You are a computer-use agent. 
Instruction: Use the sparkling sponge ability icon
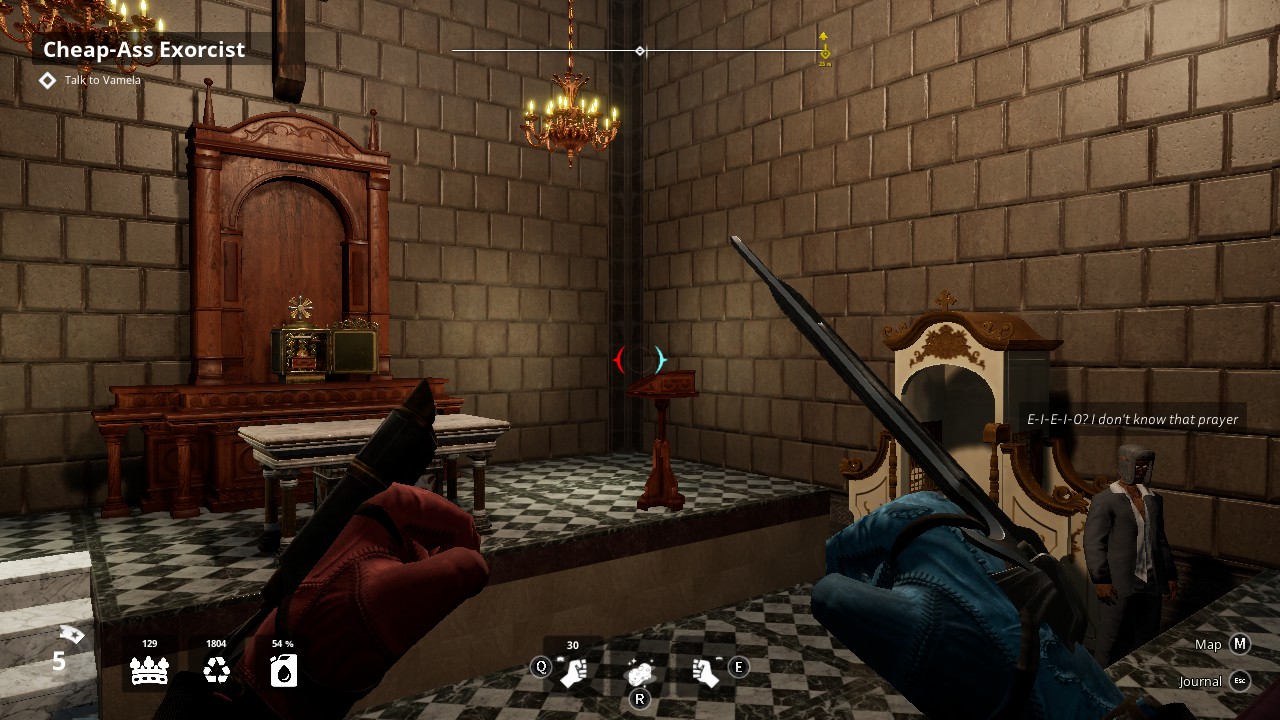[x=640, y=673]
